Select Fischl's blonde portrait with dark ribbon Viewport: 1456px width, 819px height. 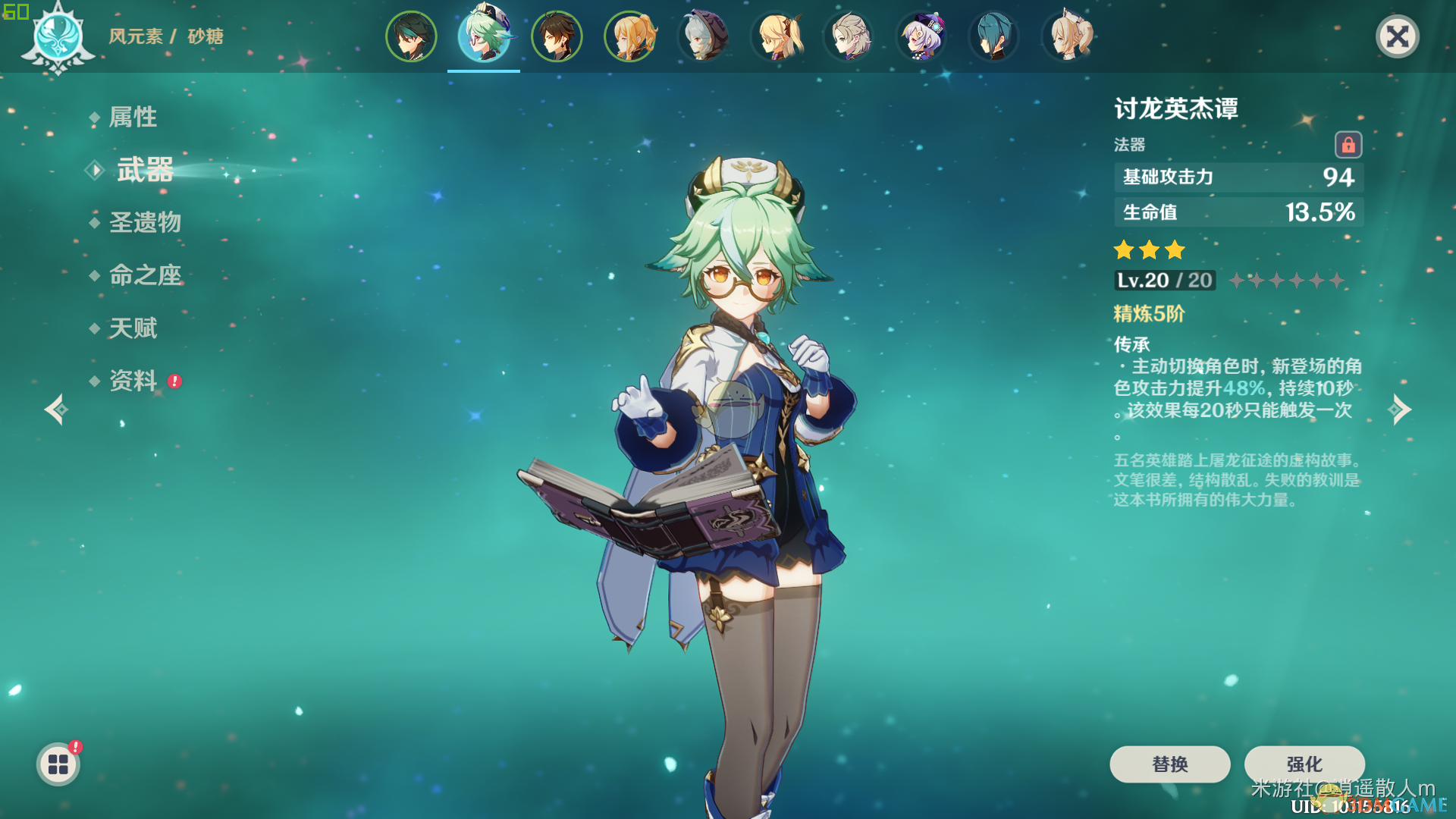point(776,36)
